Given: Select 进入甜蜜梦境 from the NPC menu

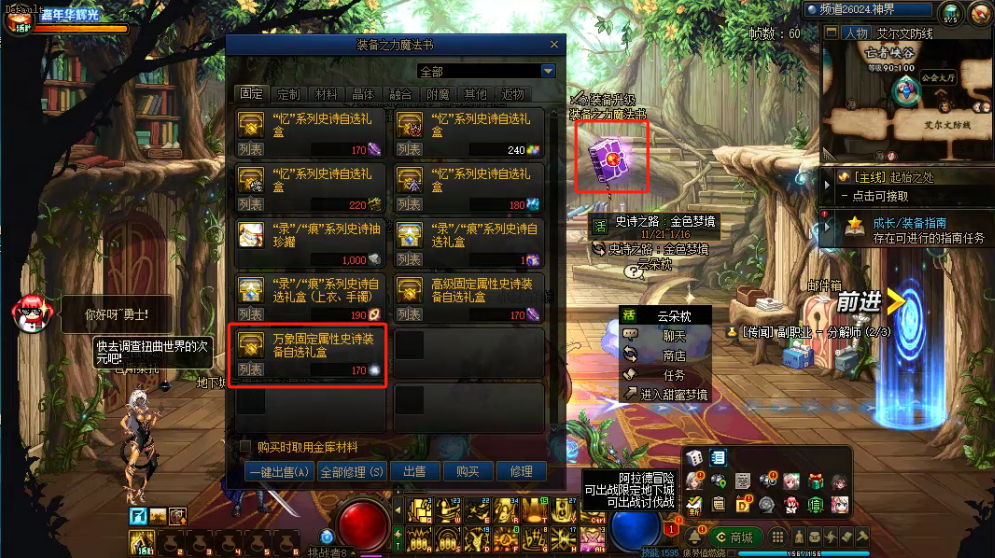Looking at the screenshot, I should coord(668,395).
